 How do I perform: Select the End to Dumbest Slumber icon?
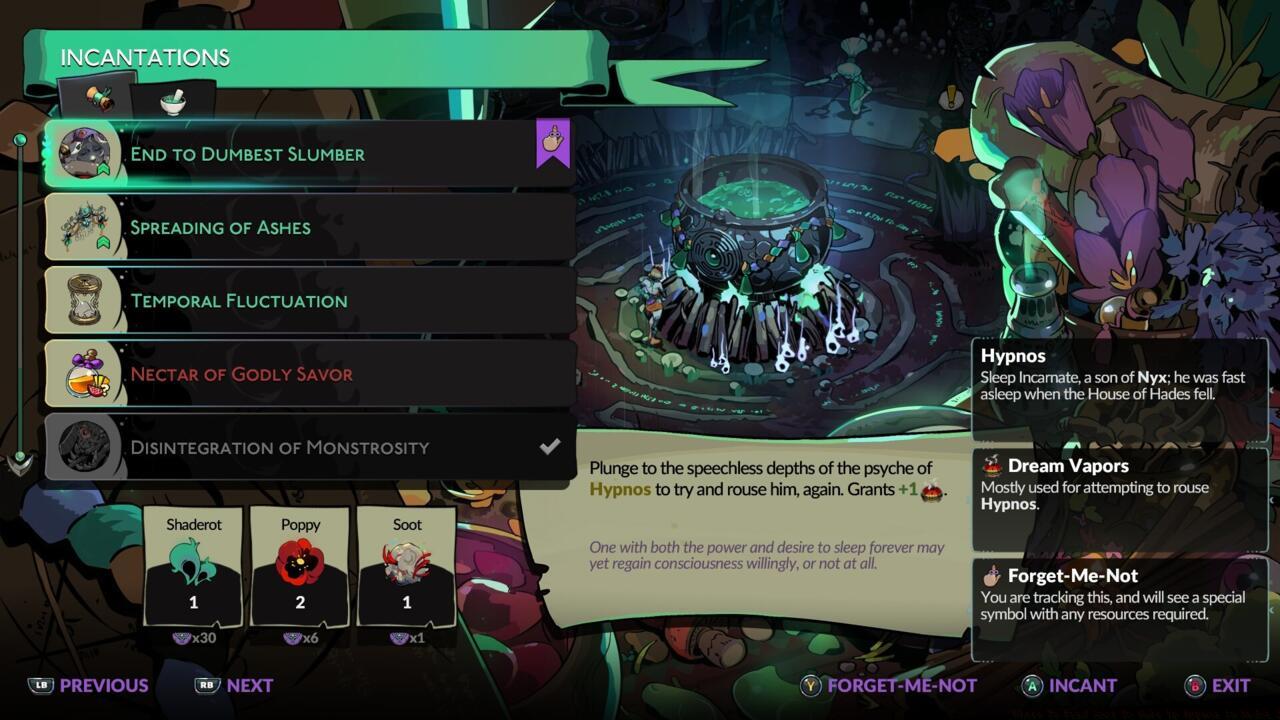[x=85, y=153]
